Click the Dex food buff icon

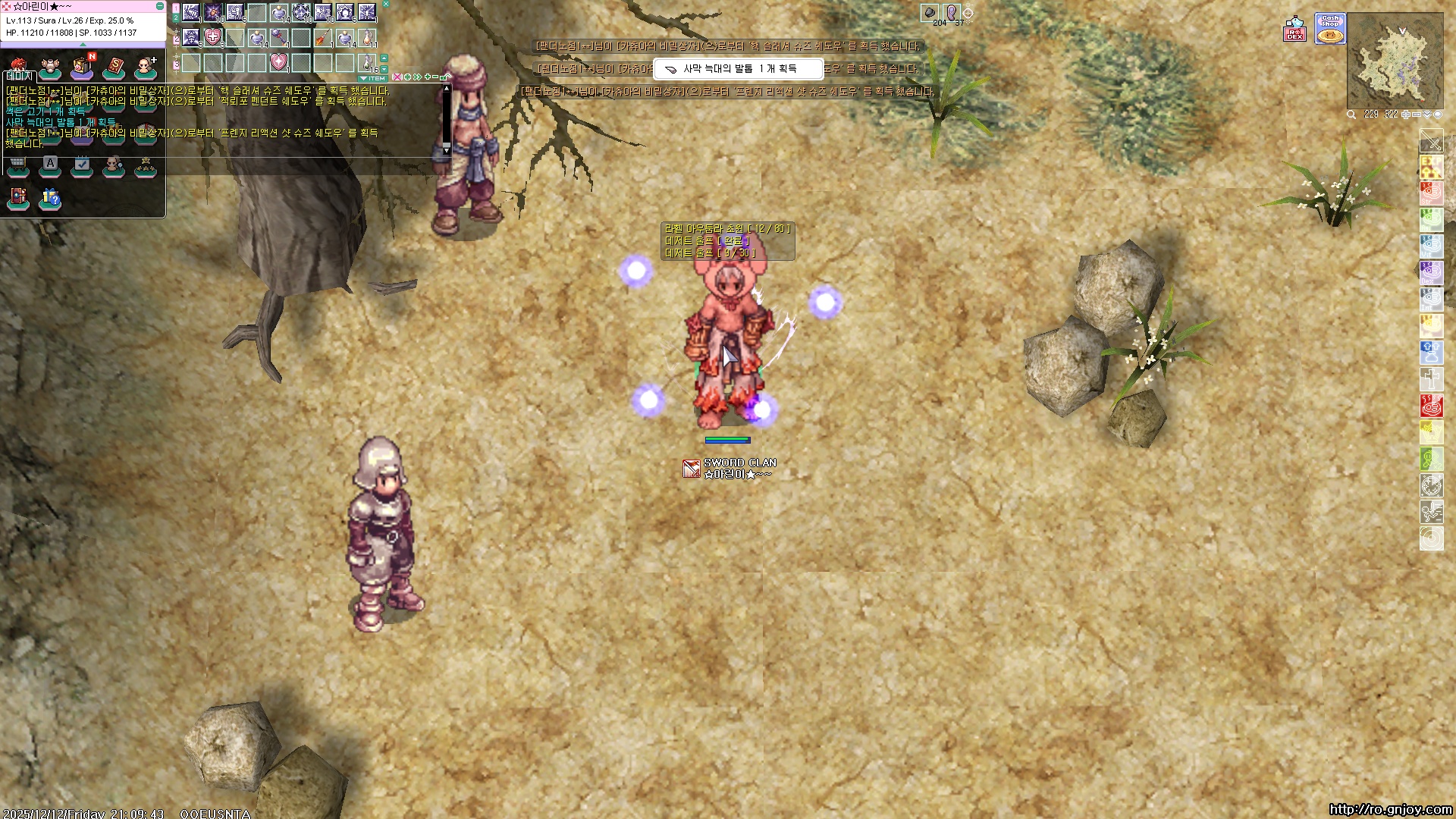[x=1431, y=273]
